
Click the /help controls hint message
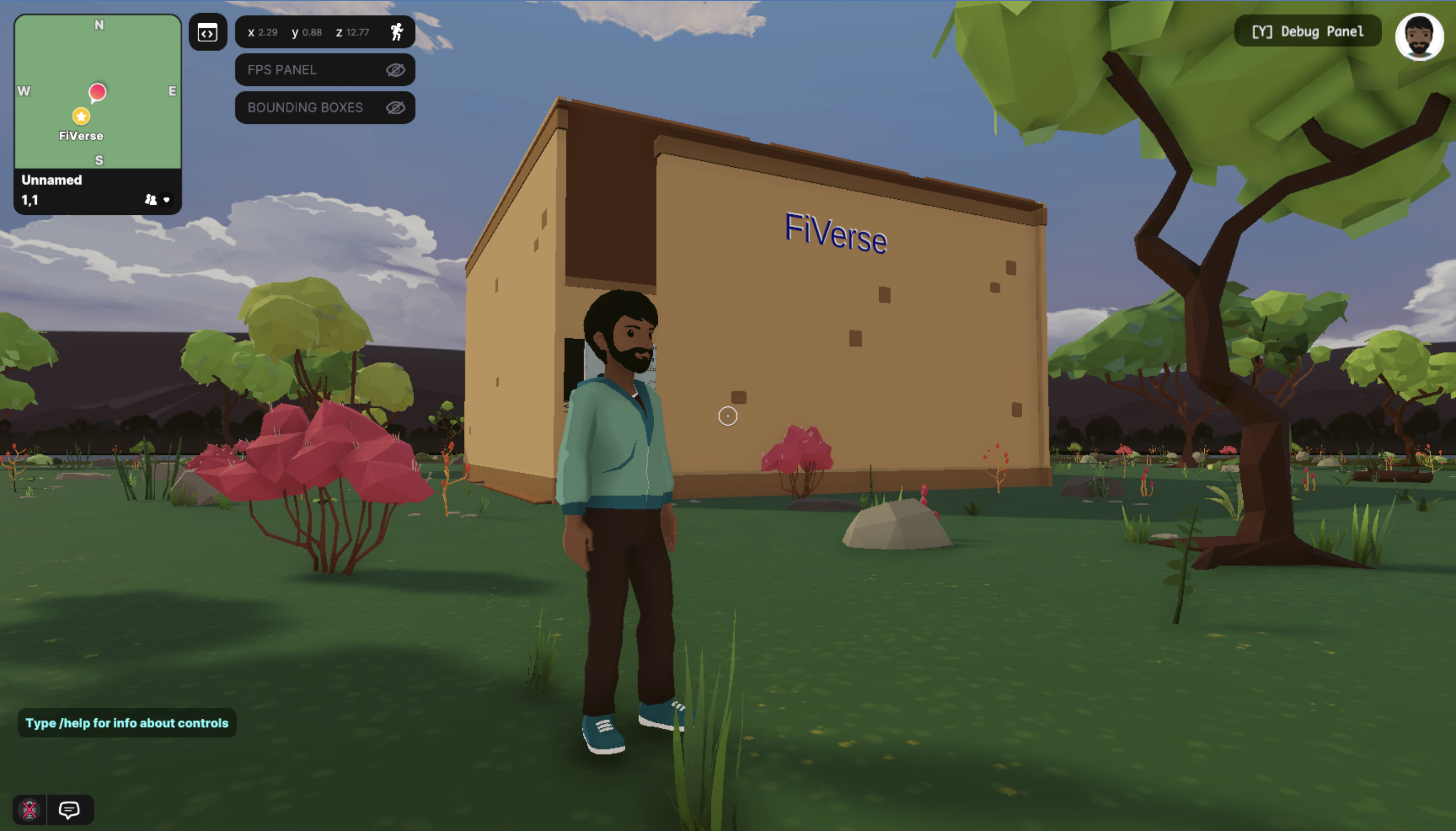pos(127,723)
